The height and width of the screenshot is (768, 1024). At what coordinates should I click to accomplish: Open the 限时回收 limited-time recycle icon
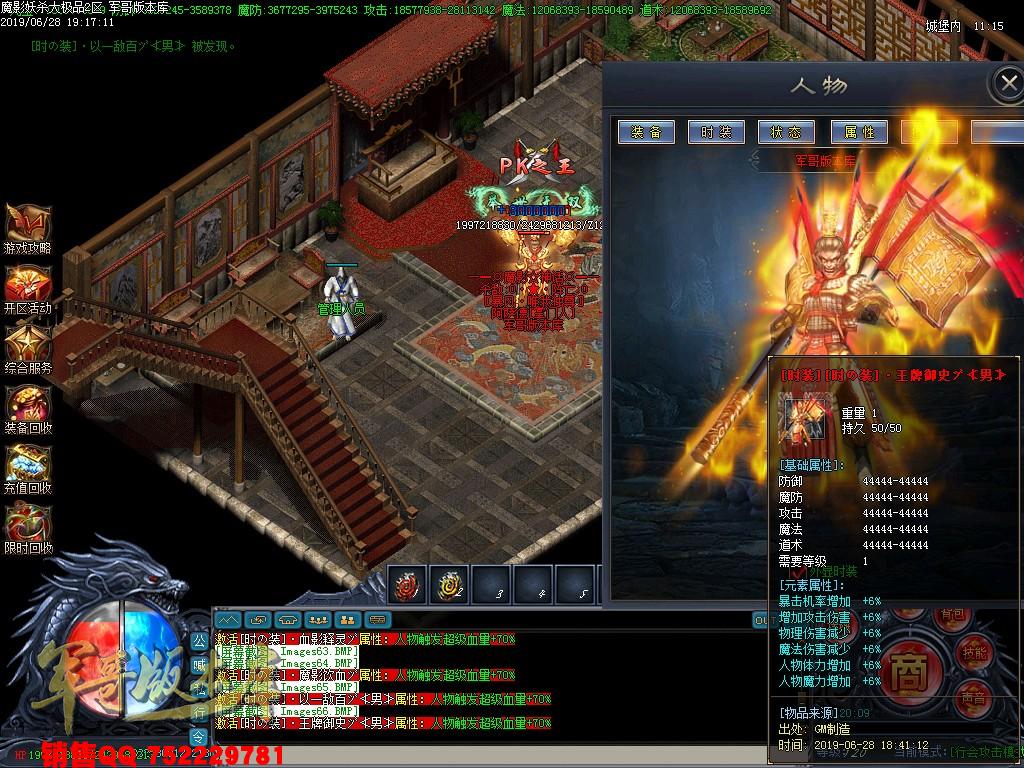pos(27,524)
